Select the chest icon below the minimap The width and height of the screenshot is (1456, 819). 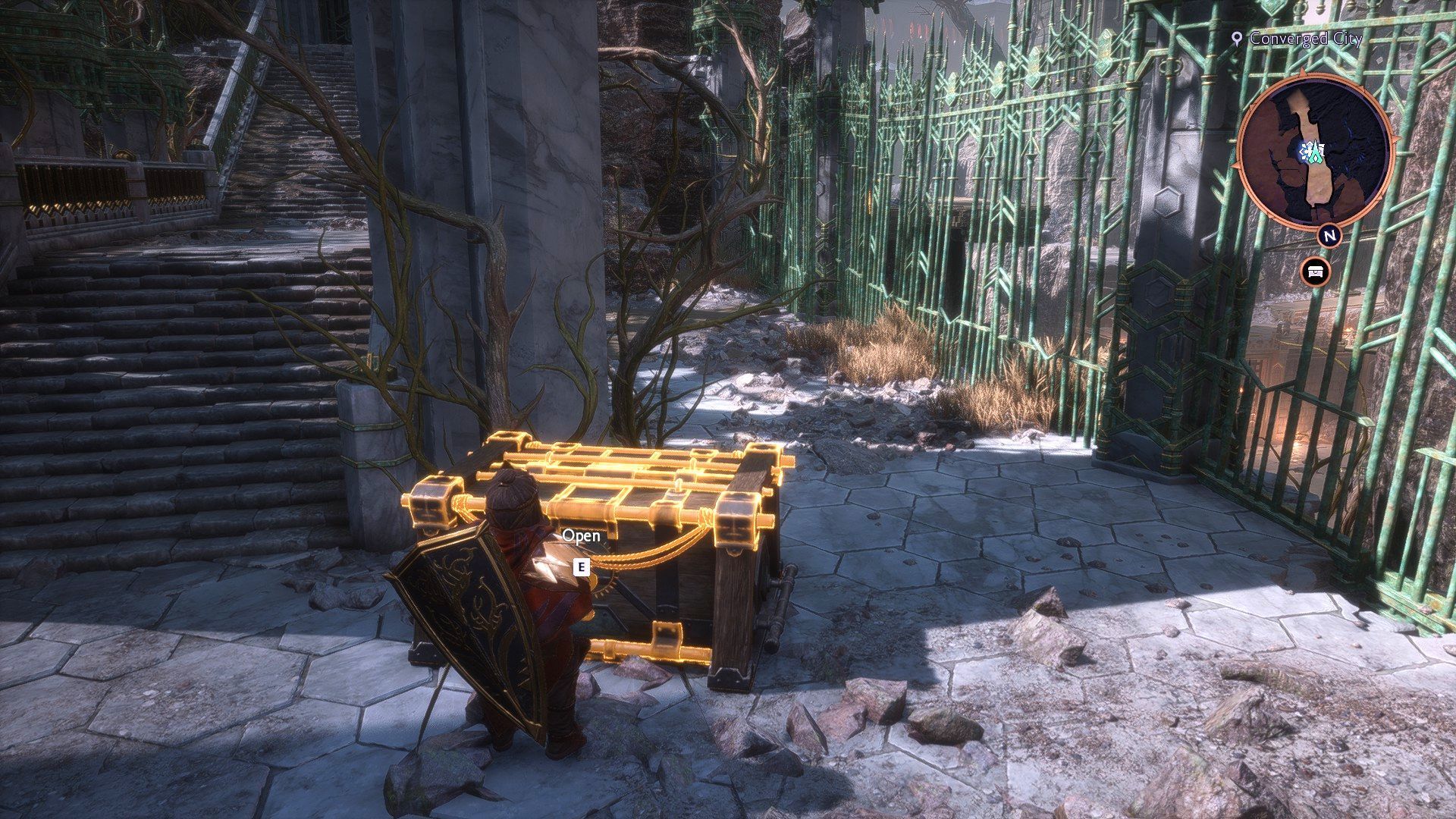[1314, 271]
